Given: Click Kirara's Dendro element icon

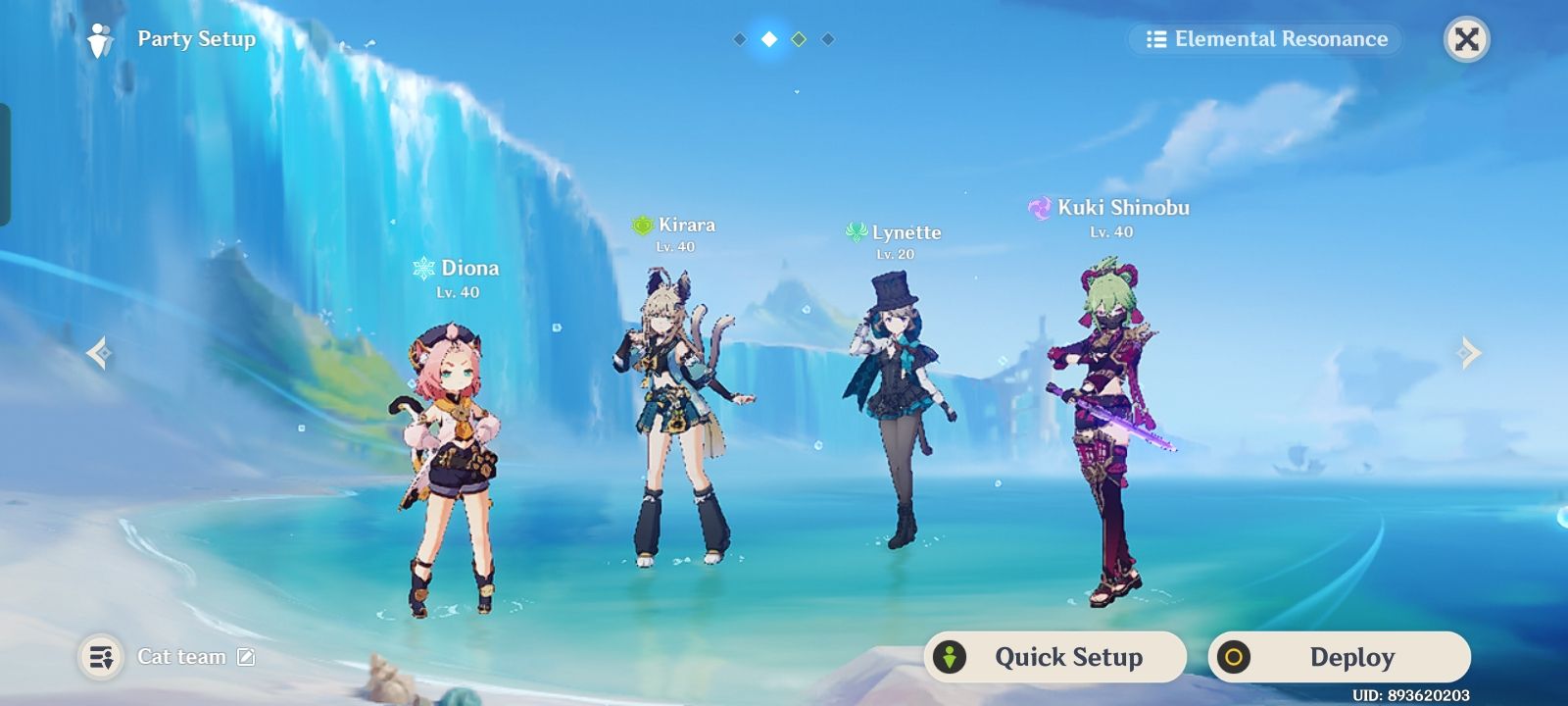Looking at the screenshot, I should tap(642, 225).
